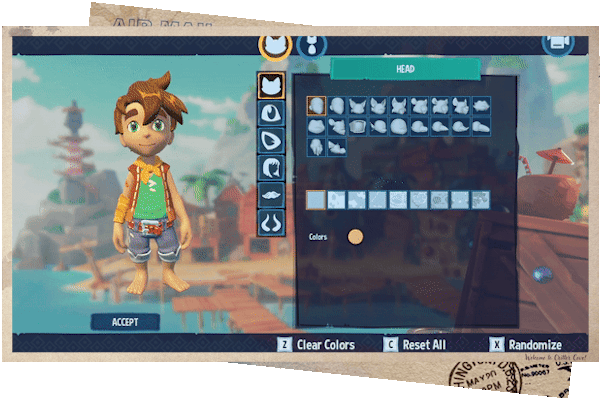The width and height of the screenshot is (600, 400).
Task: Choose the highlighted first head shape
Action: click(x=316, y=106)
